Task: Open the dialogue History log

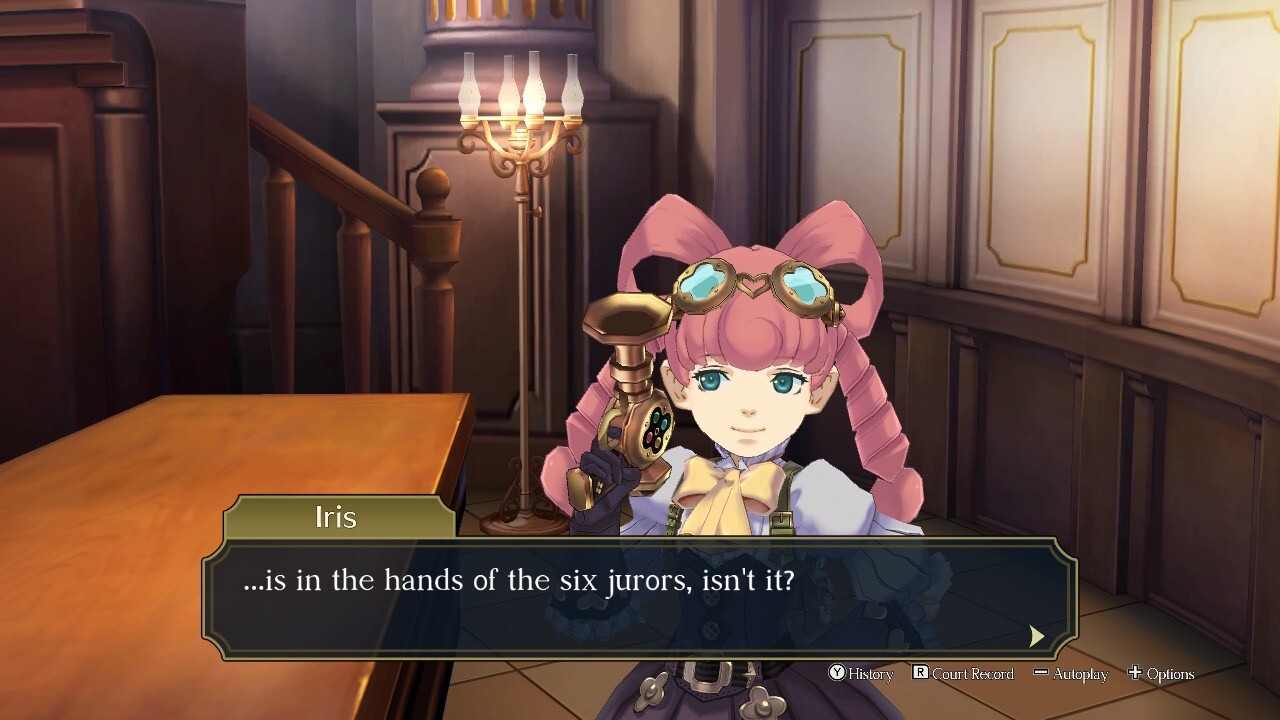Action: [860, 674]
